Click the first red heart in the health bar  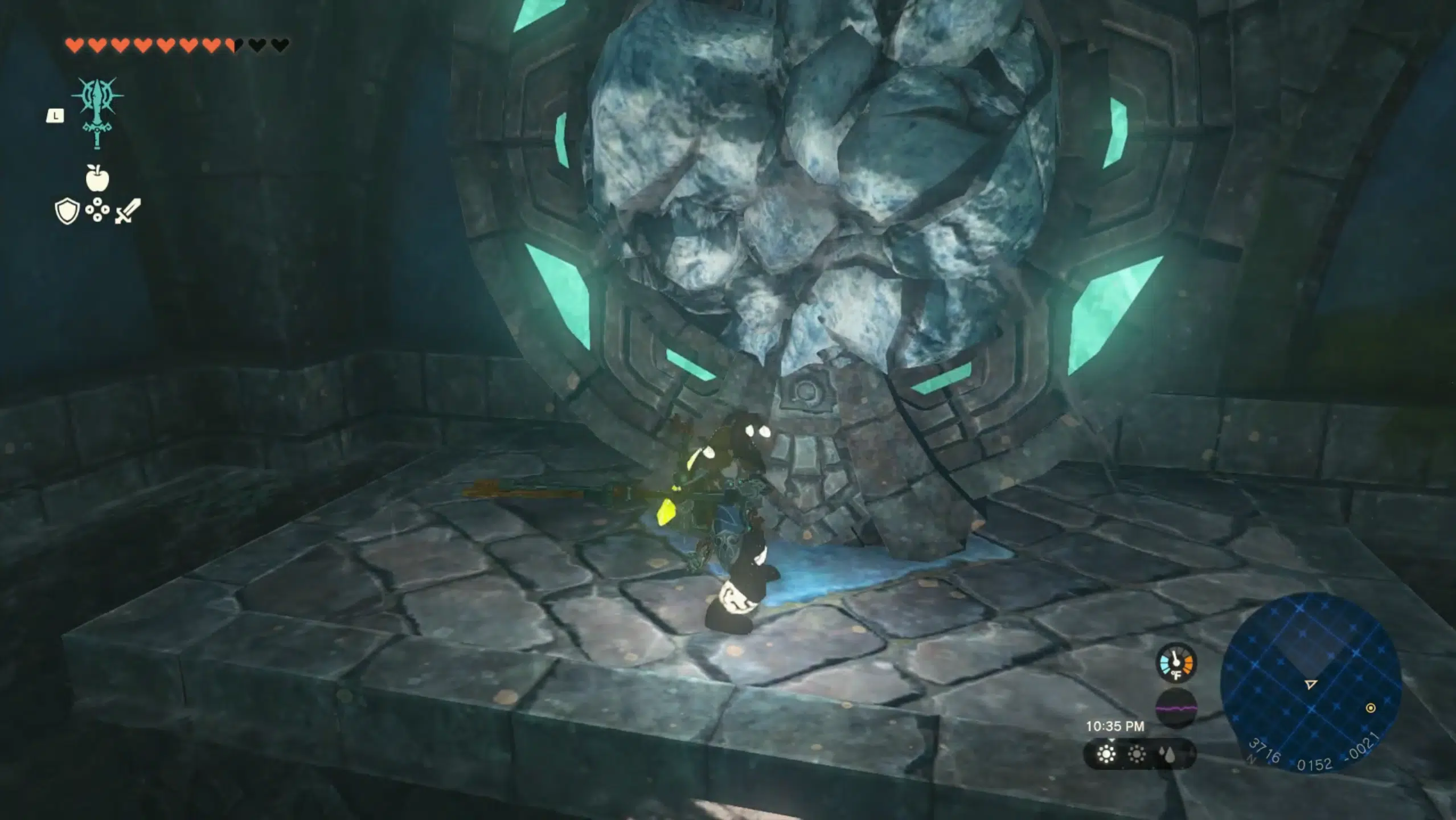(x=74, y=46)
